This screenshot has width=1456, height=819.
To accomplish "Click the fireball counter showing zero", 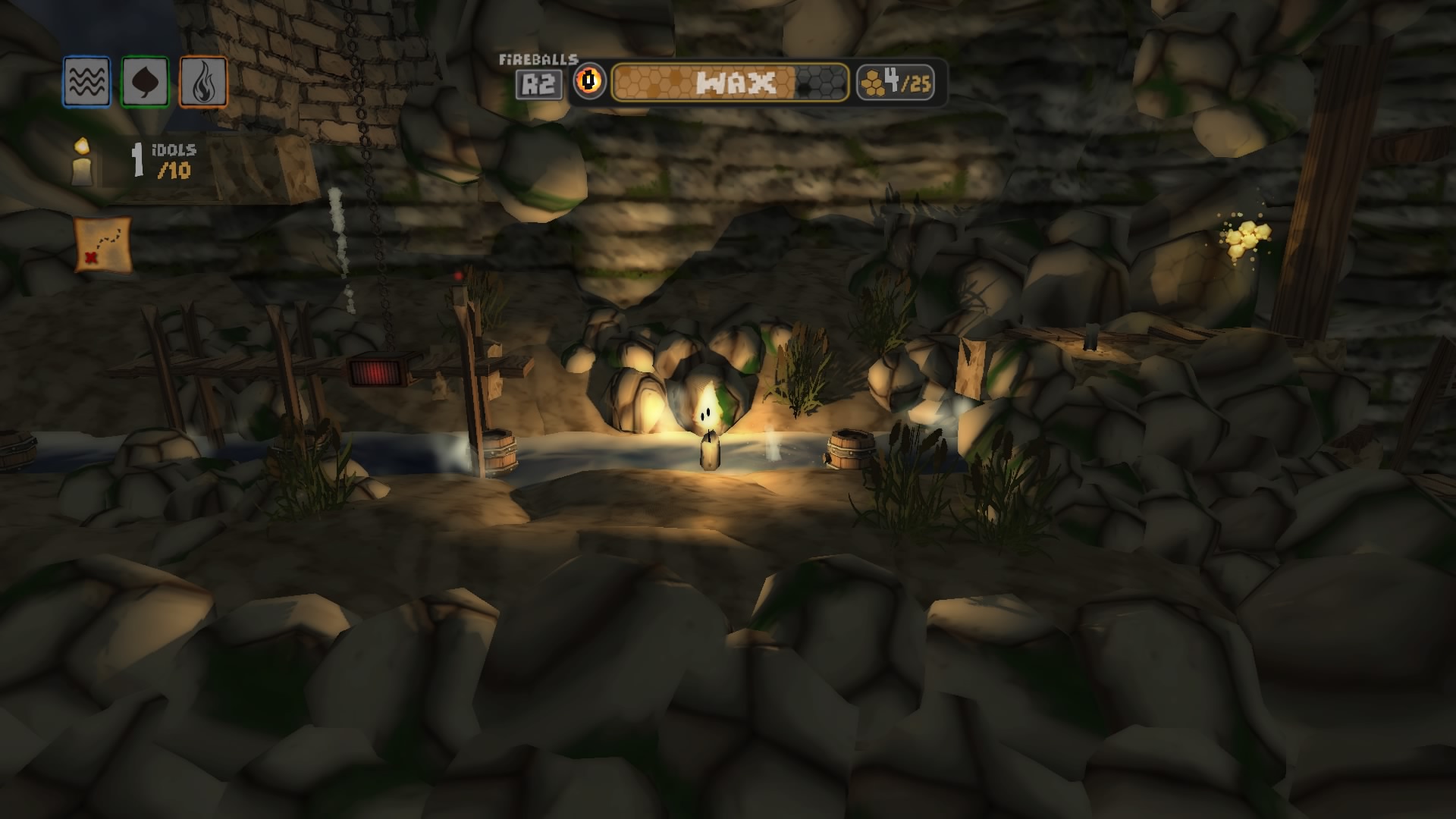I will [588, 80].
